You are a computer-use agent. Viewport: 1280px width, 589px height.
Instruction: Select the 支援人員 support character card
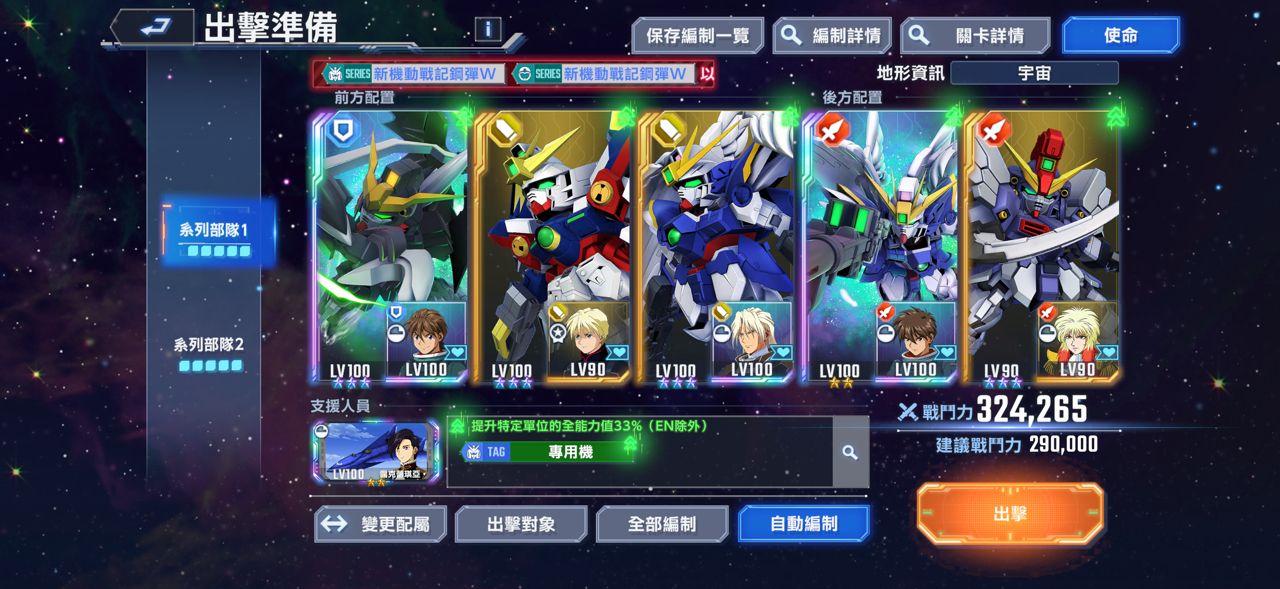pos(375,453)
